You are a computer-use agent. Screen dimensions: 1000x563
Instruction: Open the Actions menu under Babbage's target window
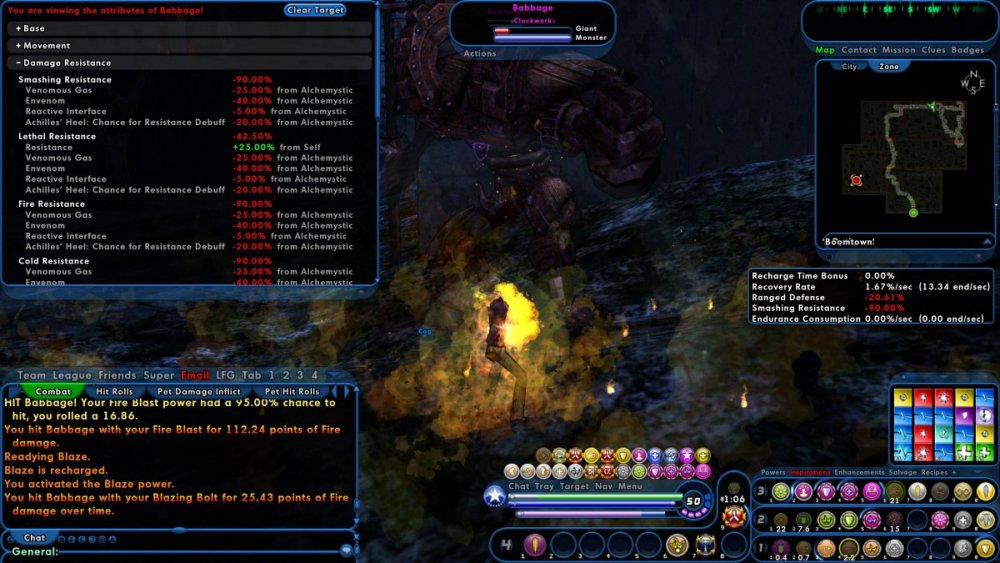coord(480,54)
